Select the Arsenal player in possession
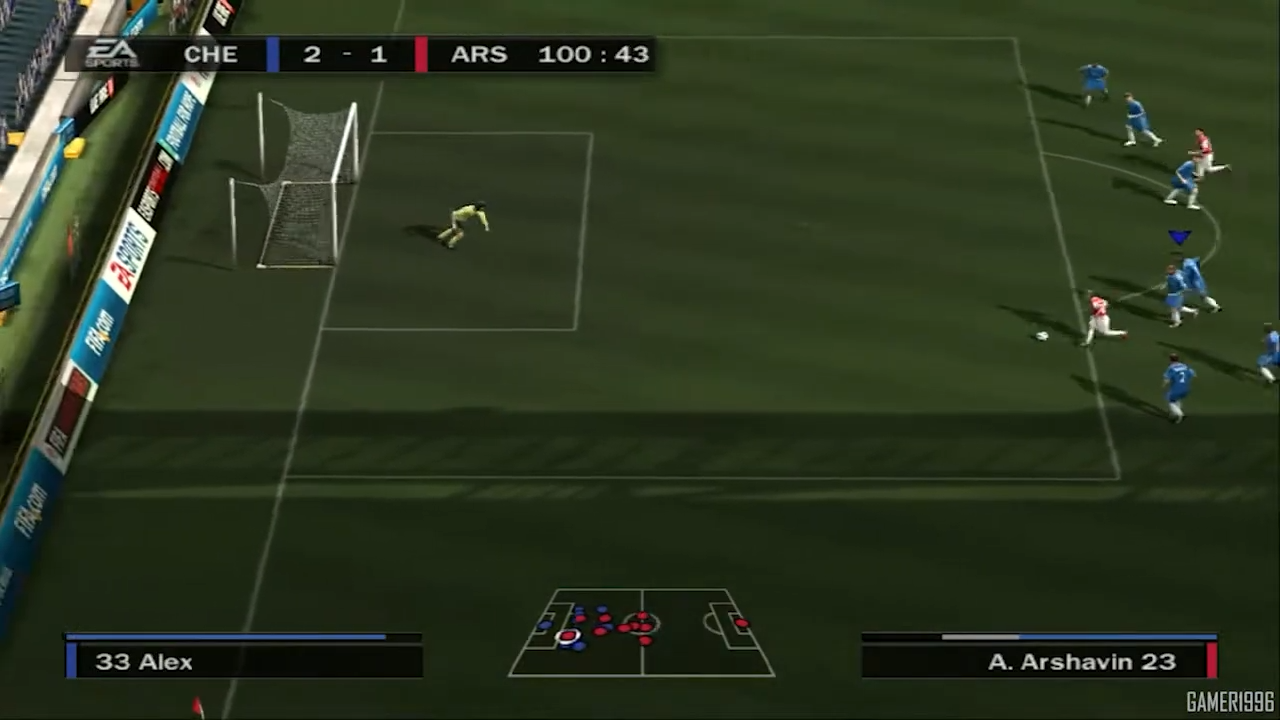The image size is (1280, 720). [1100, 315]
